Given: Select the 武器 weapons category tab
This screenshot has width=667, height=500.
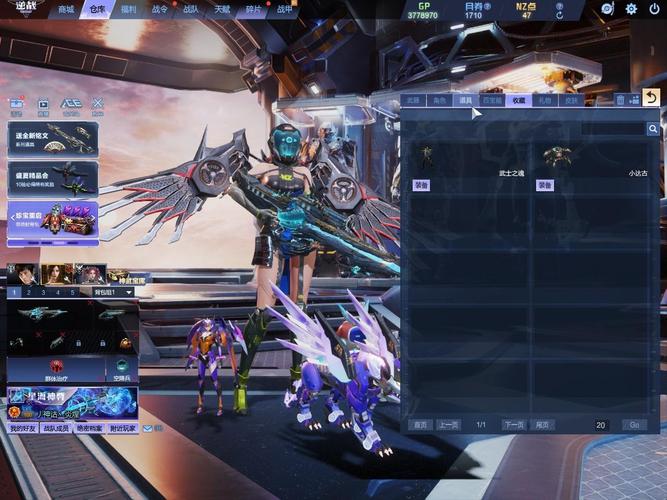Looking at the screenshot, I should (x=413, y=100).
